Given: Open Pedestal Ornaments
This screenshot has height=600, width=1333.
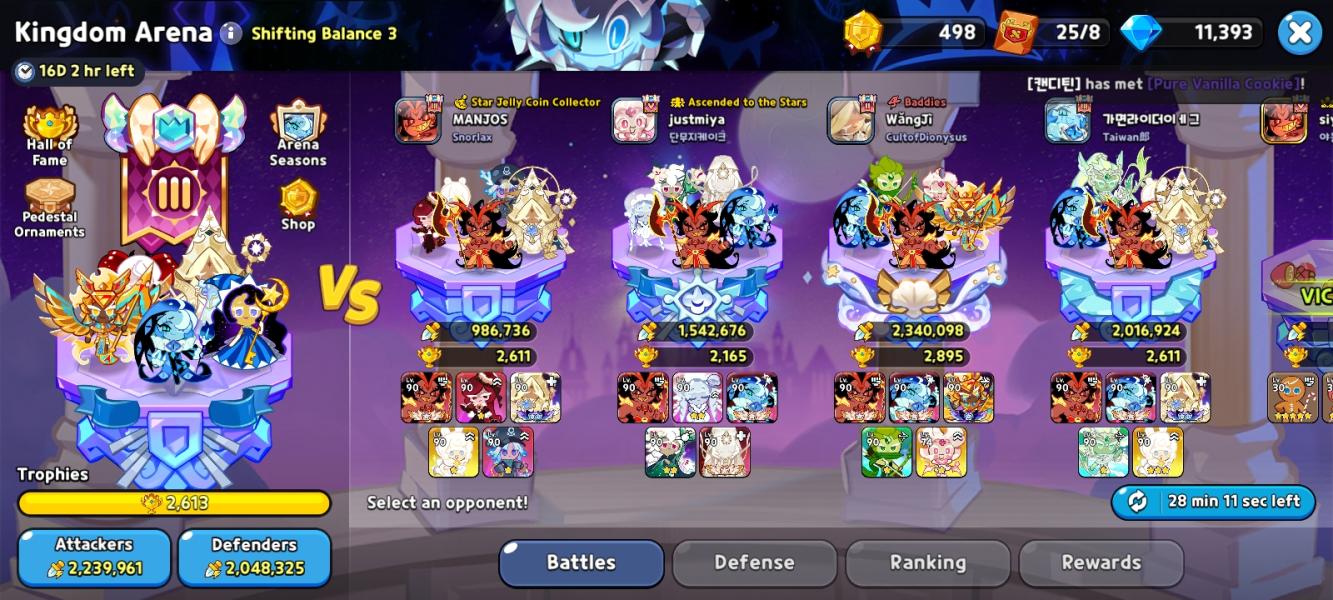Looking at the screenshot, I should tap(49, 208).
